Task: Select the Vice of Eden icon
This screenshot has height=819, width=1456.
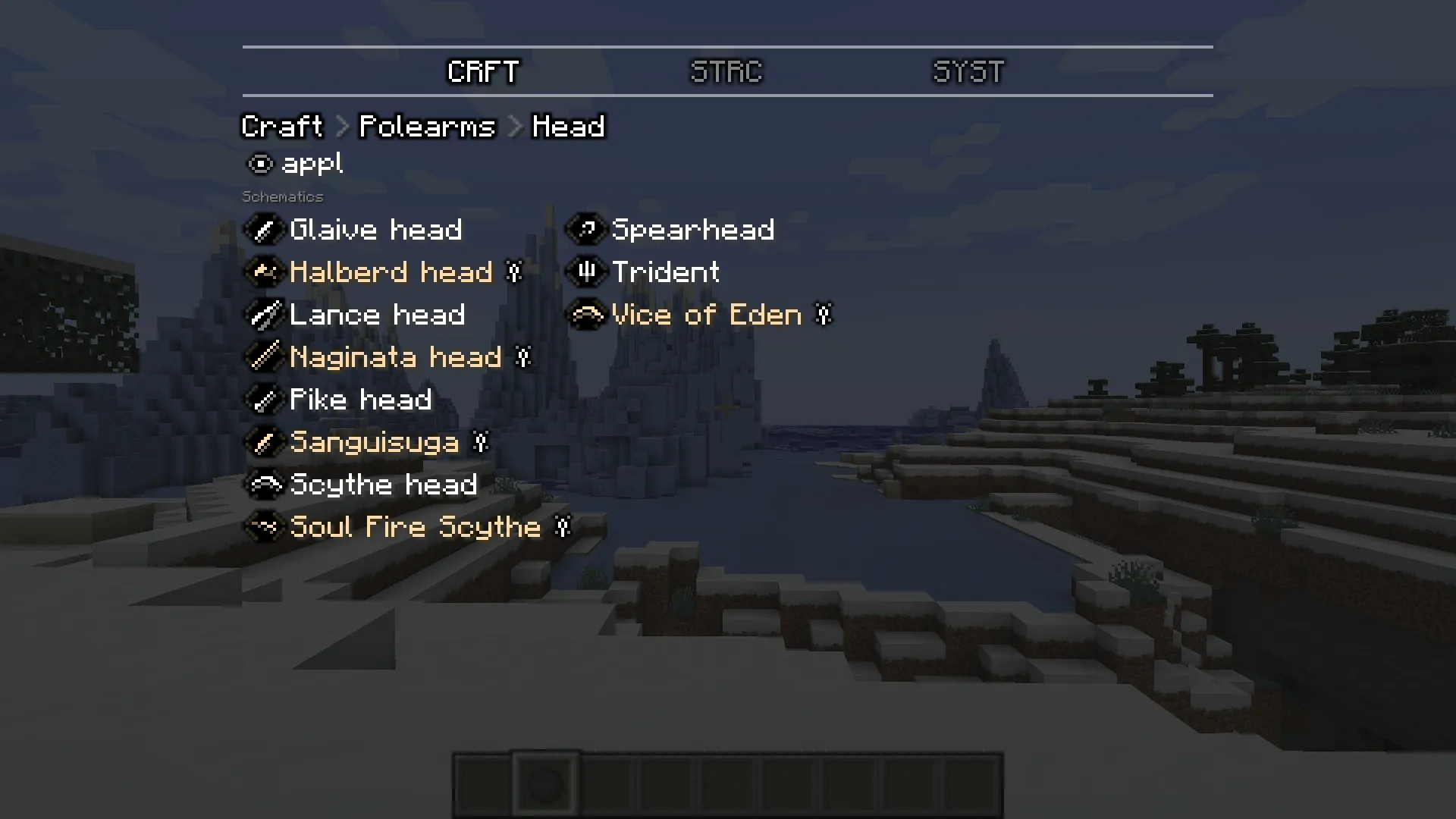Action: [585, 315]
